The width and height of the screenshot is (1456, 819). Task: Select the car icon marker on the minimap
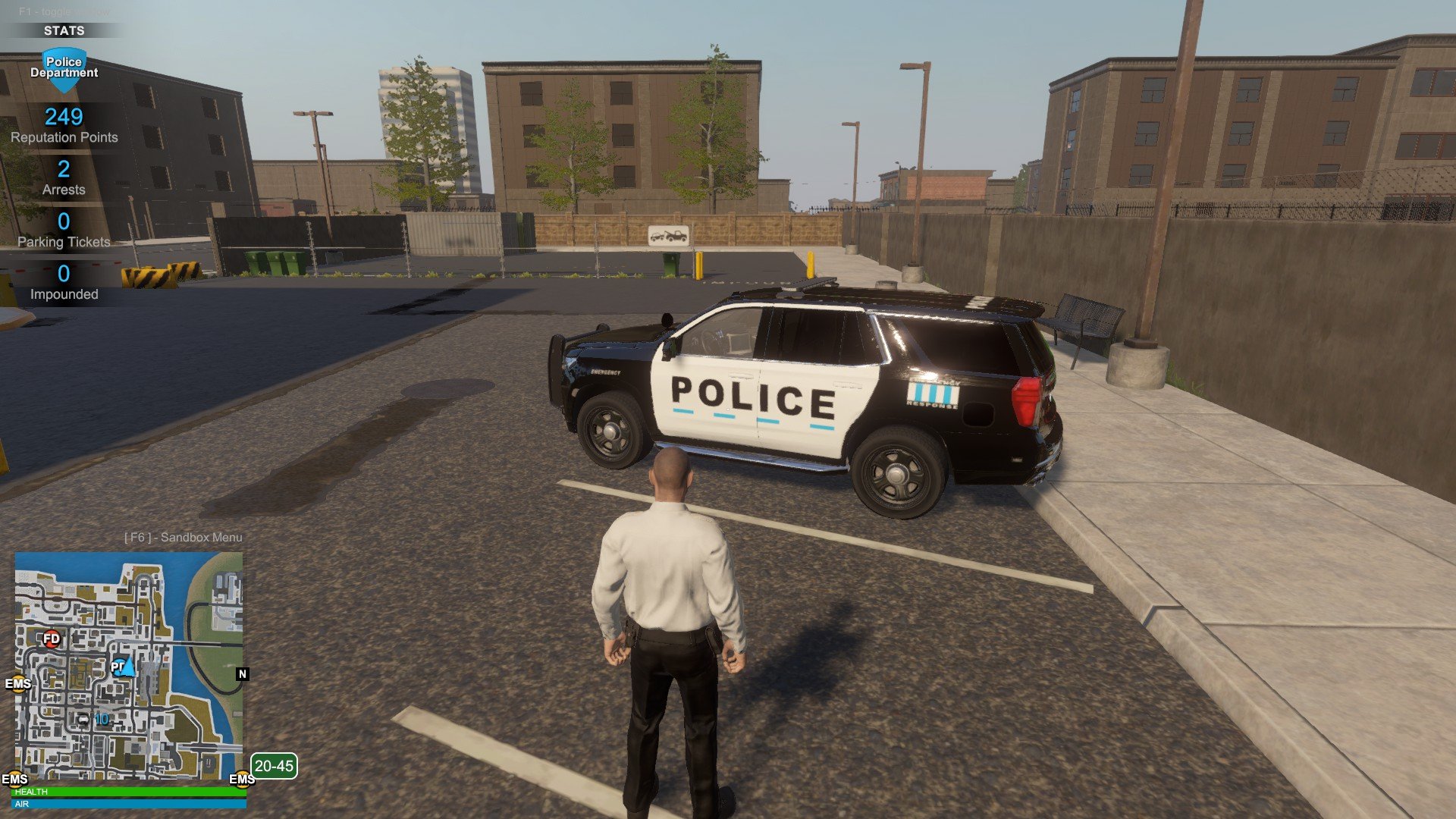pyautogui.click(x=83, y=719)
